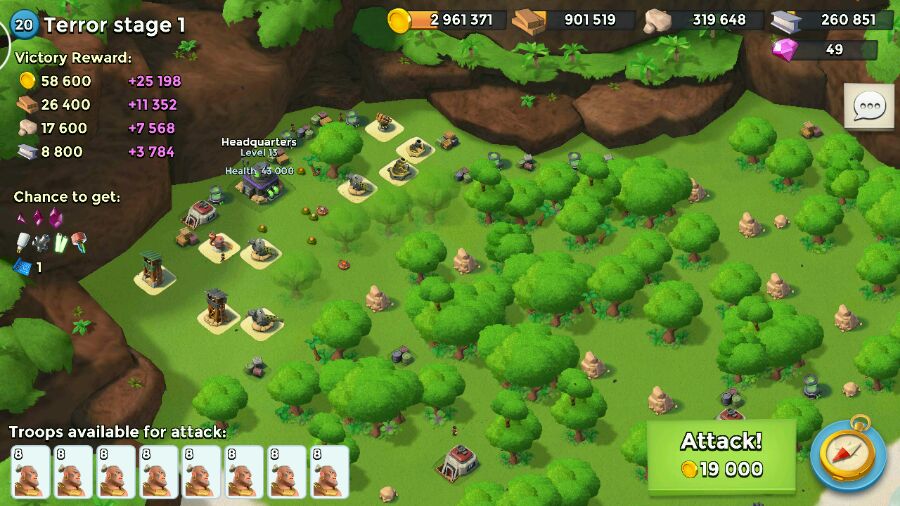The image size is (900, 506).
Task: Tap the level 20 experience badge
Action: tap(23, 25)
